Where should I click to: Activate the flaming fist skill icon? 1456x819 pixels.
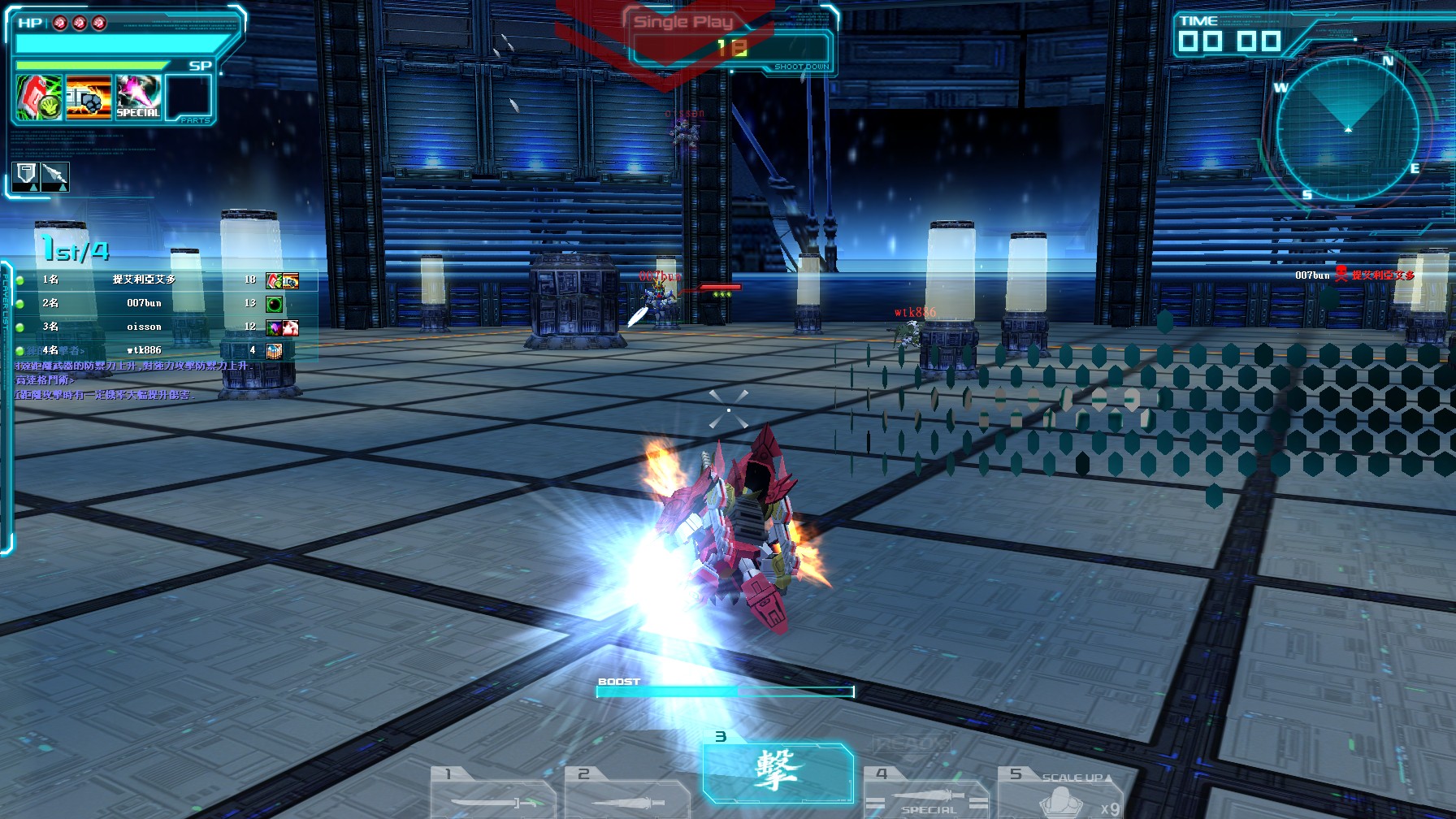[89, 97]
